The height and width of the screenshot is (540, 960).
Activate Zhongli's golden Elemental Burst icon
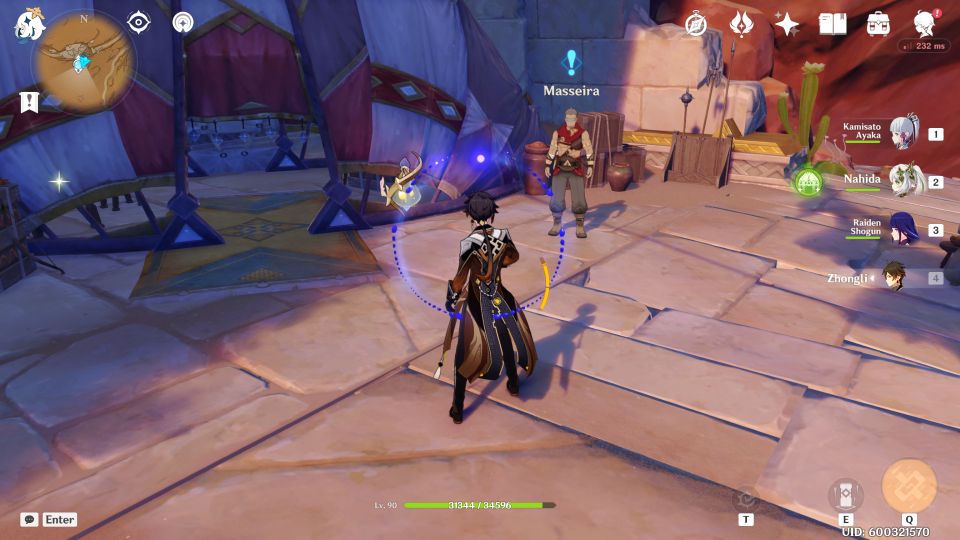(x=909, y=486)
